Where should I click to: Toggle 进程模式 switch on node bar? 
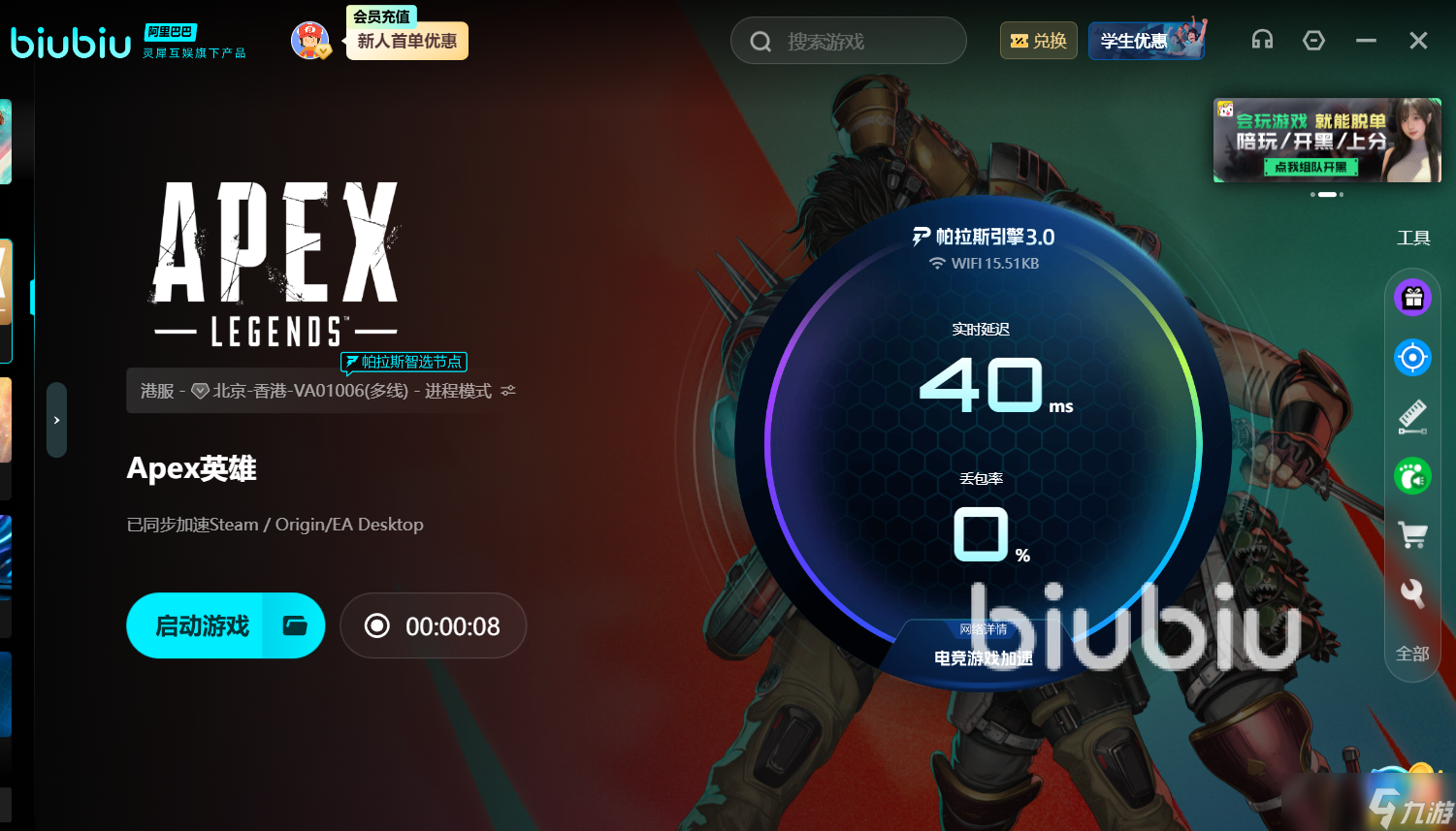click(x=508, y=390)
